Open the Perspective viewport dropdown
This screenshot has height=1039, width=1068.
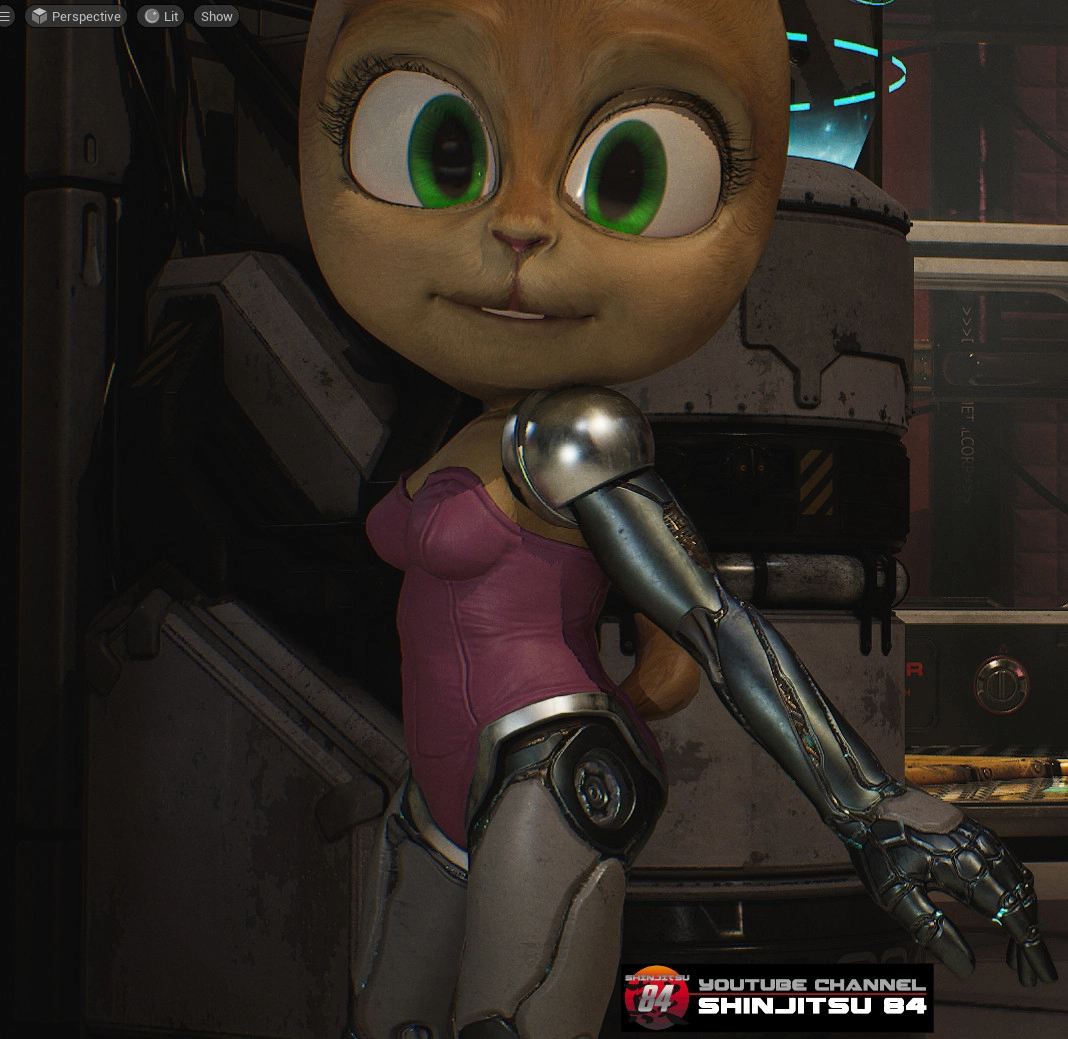[76, 16]
